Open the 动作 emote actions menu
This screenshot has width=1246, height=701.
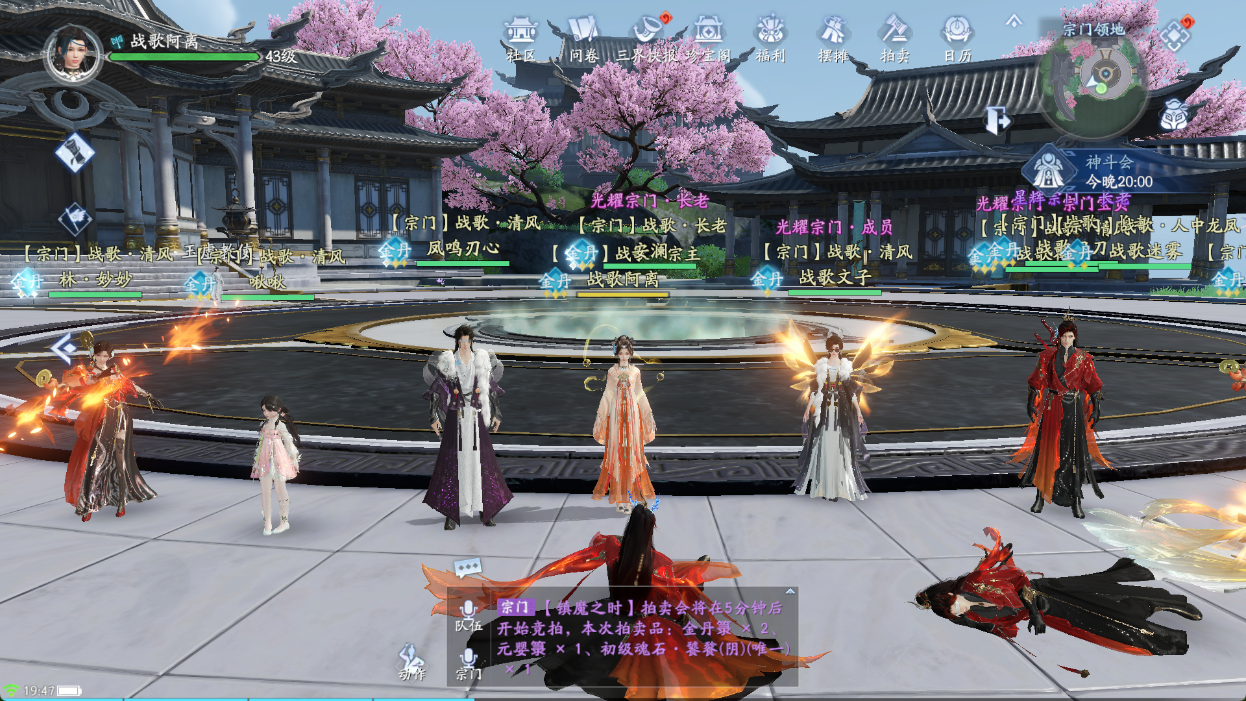point(411,660)
